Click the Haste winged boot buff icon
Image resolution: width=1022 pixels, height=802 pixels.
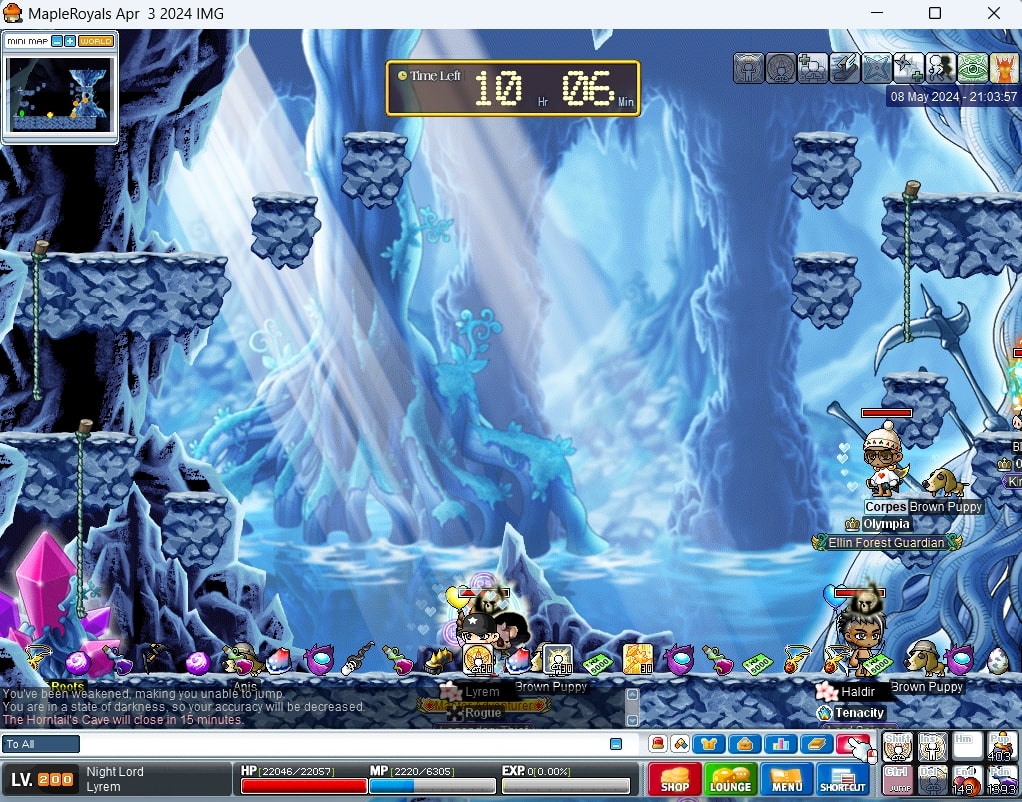coord(845,68)
